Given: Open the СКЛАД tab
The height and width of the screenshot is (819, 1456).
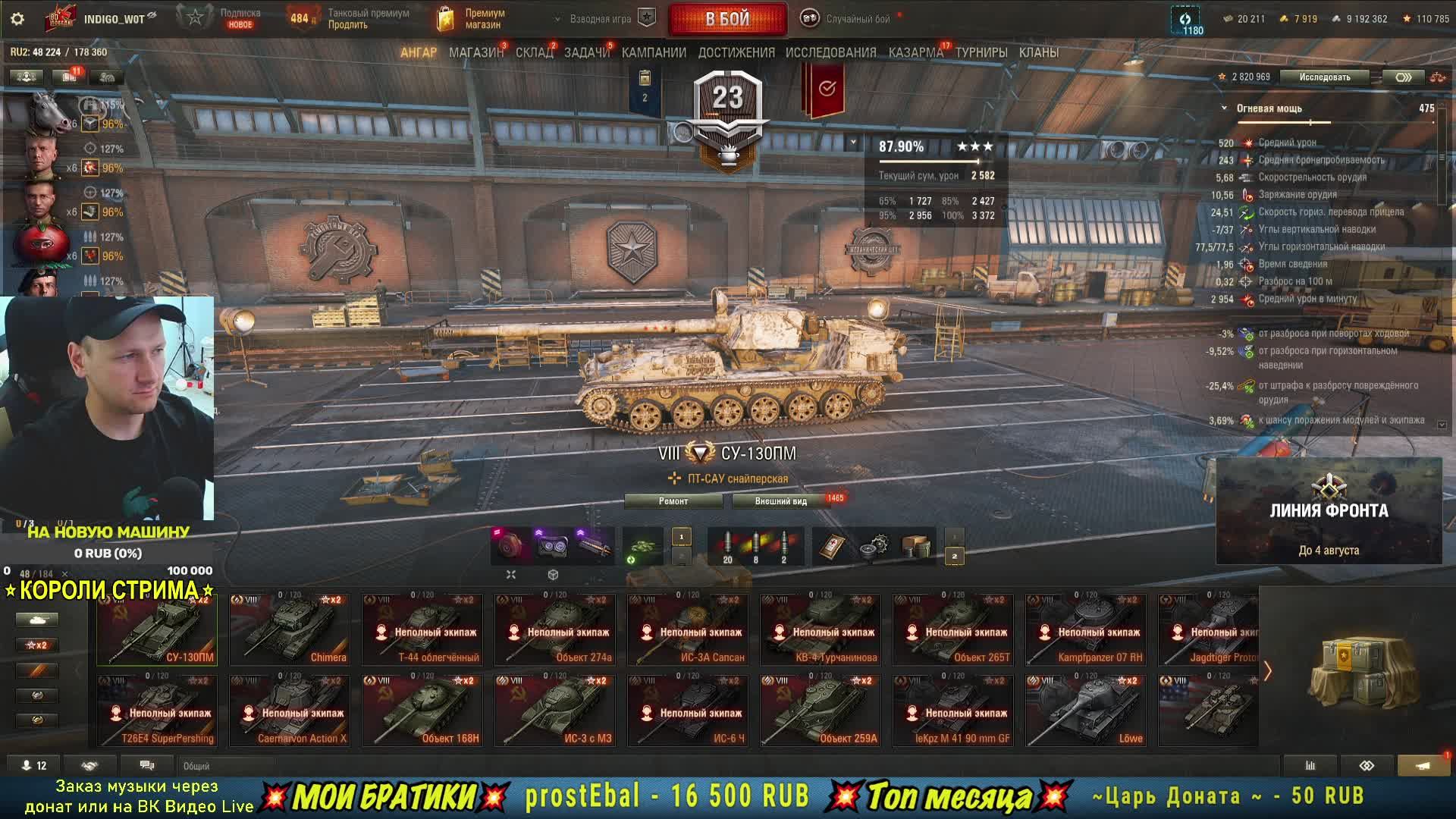Looking at the screenshot, I should (534, 52).
